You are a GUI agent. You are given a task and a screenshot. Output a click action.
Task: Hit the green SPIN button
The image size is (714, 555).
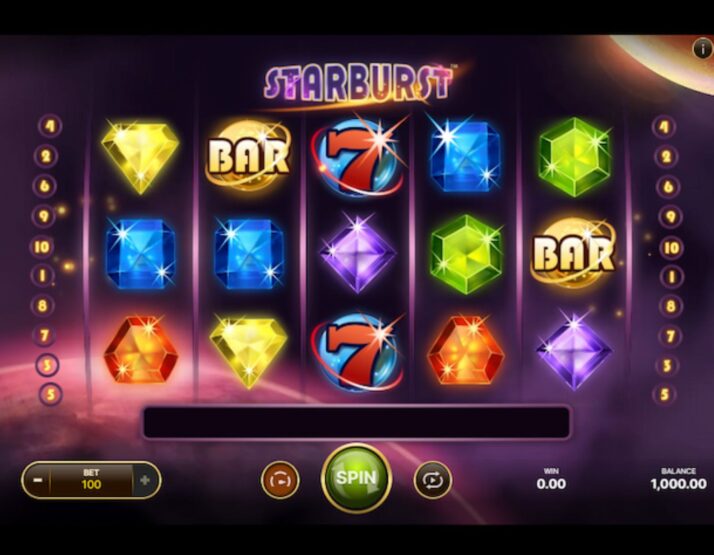pos(356,478)
